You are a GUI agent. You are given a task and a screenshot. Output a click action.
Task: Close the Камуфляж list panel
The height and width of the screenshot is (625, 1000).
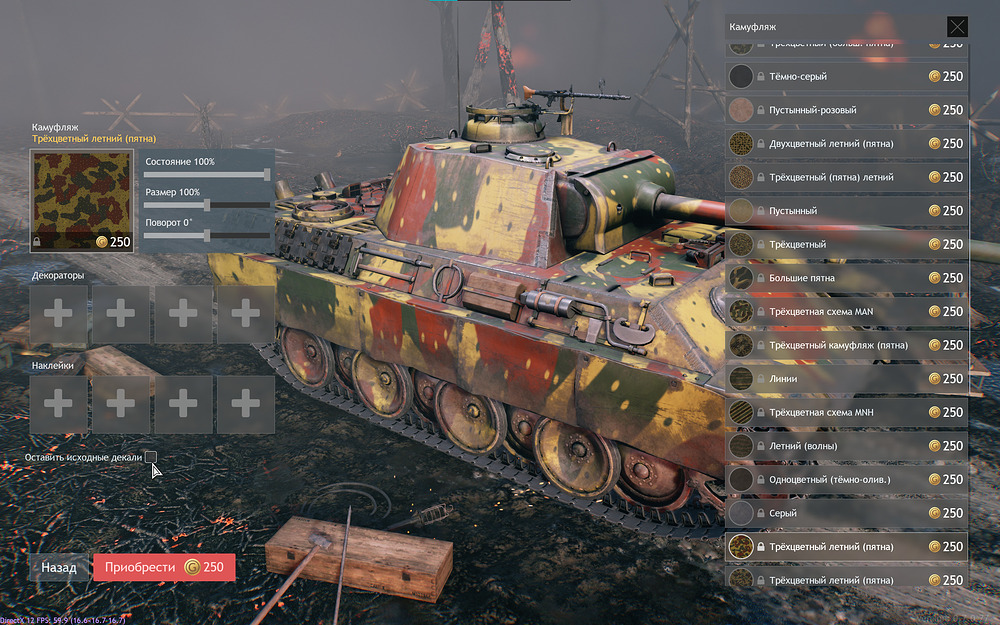pos(957,27)
